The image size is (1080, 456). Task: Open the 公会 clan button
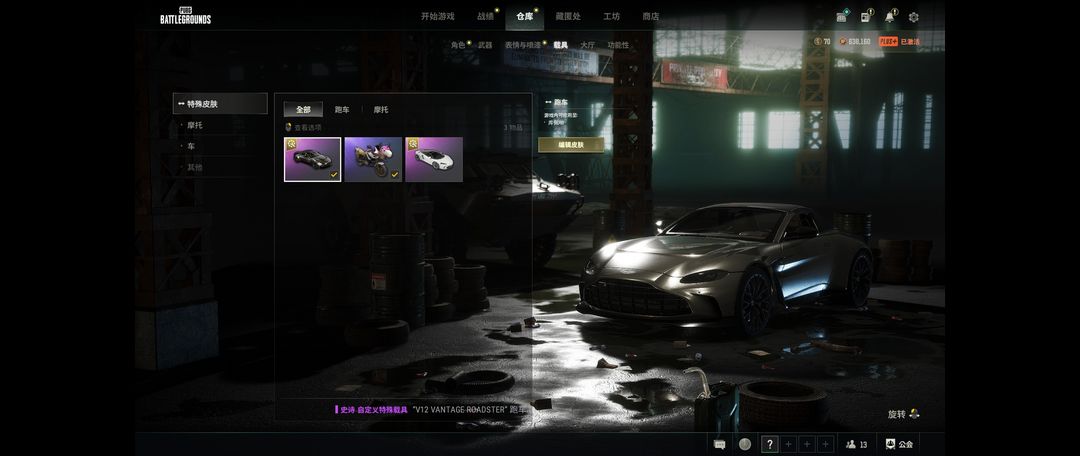(898, 444)
